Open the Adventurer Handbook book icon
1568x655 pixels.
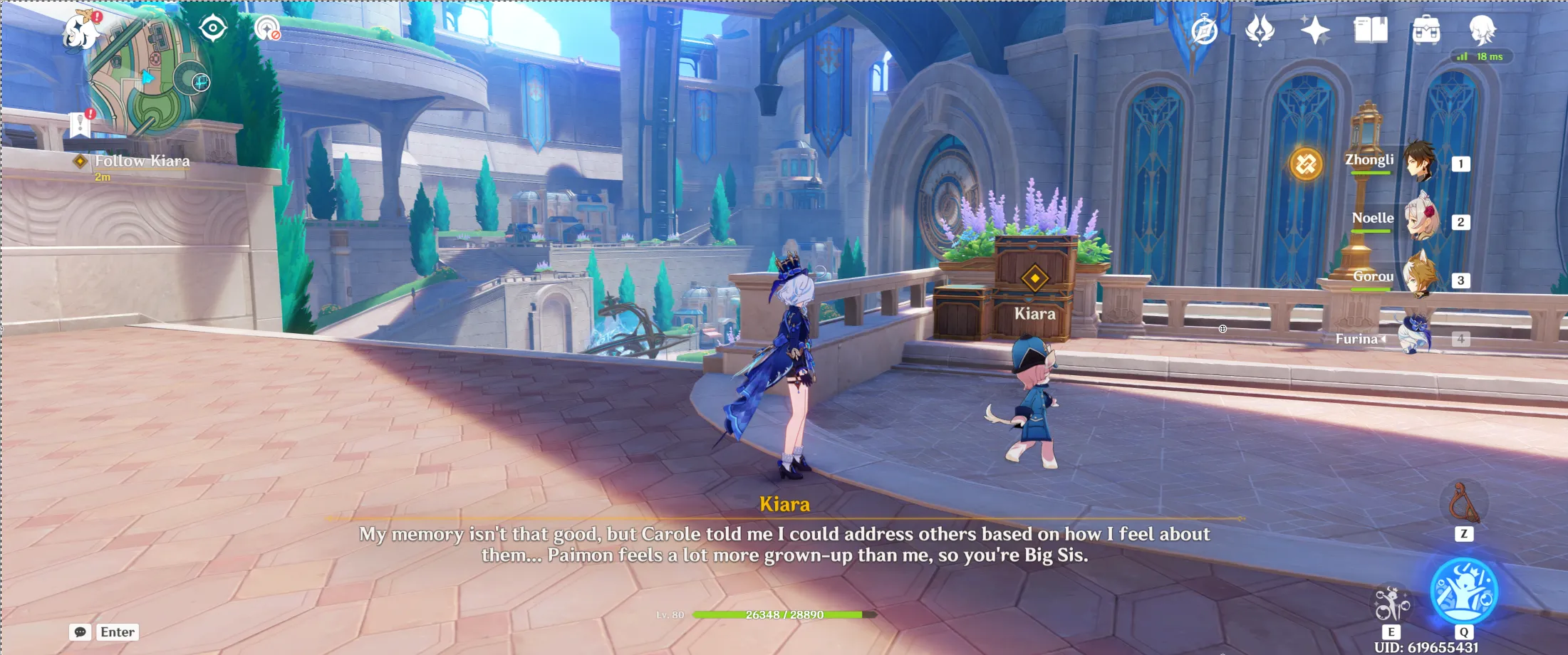click(x=1371, y=31)
